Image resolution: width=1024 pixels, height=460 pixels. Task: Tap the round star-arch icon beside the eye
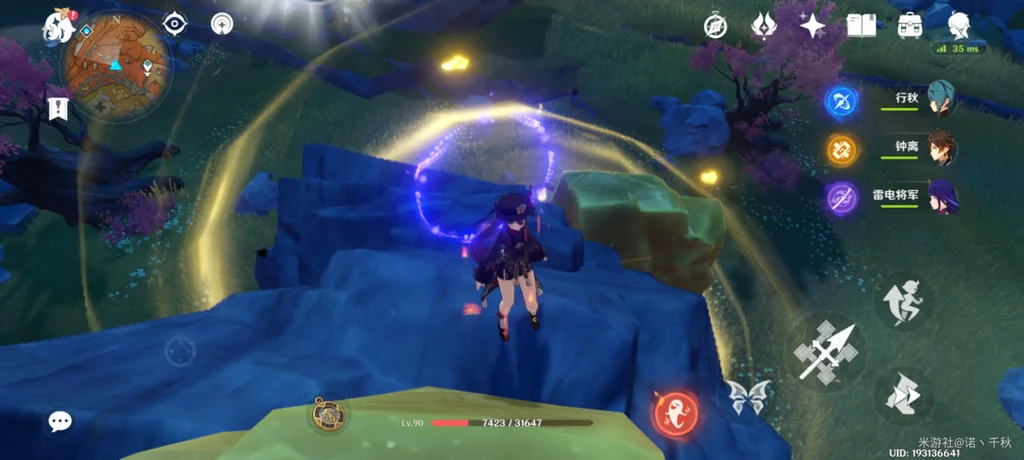click(222, 24)
